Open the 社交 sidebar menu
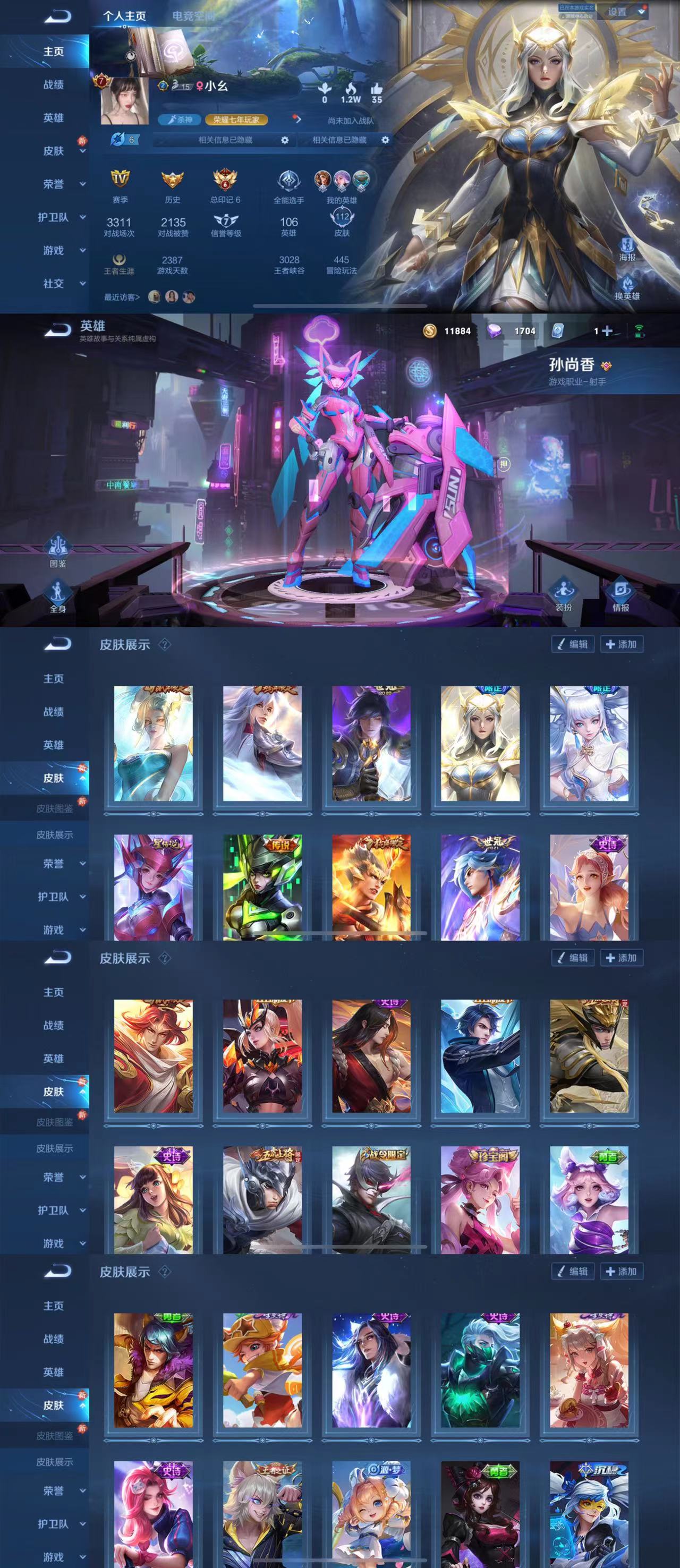This screenshot has height=1568, width=680. coord(54,284)
